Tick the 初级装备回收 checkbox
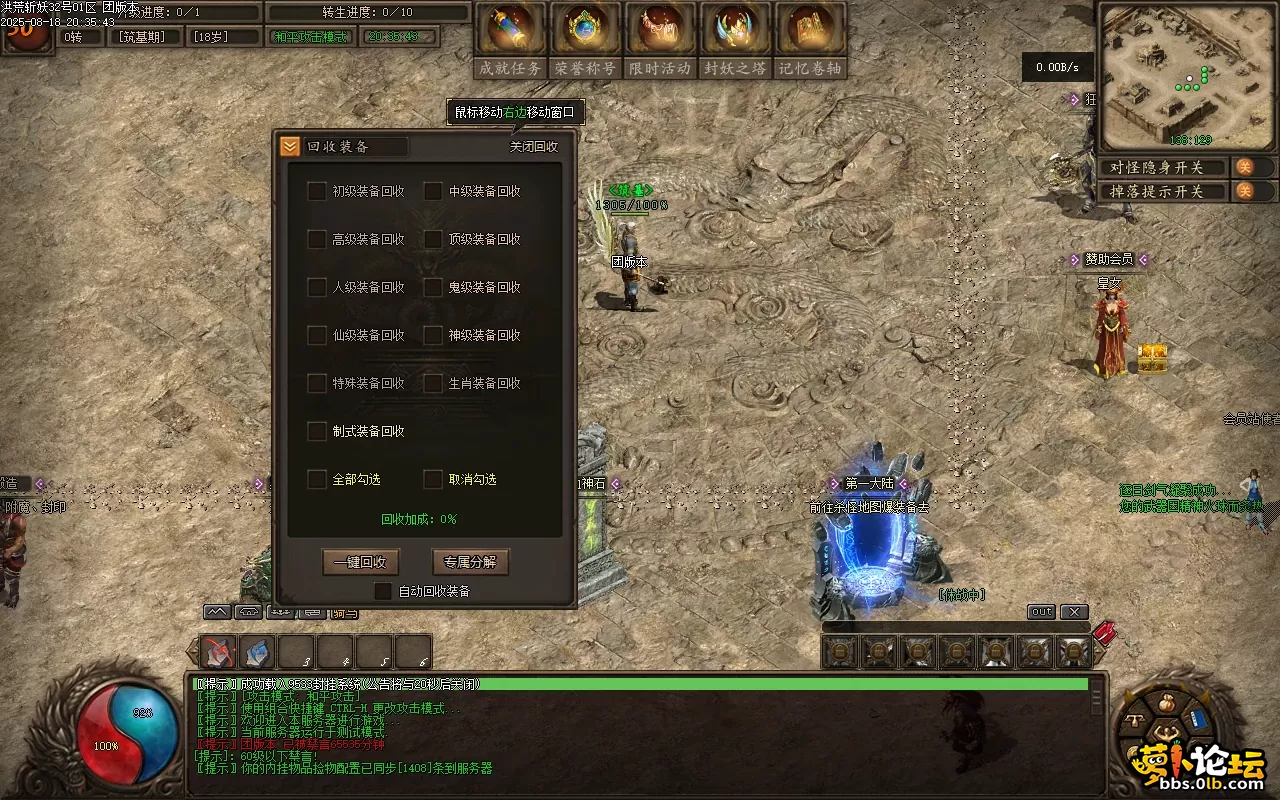The width and height of the screenshot is (1280, 800). [x=317, y=191]
